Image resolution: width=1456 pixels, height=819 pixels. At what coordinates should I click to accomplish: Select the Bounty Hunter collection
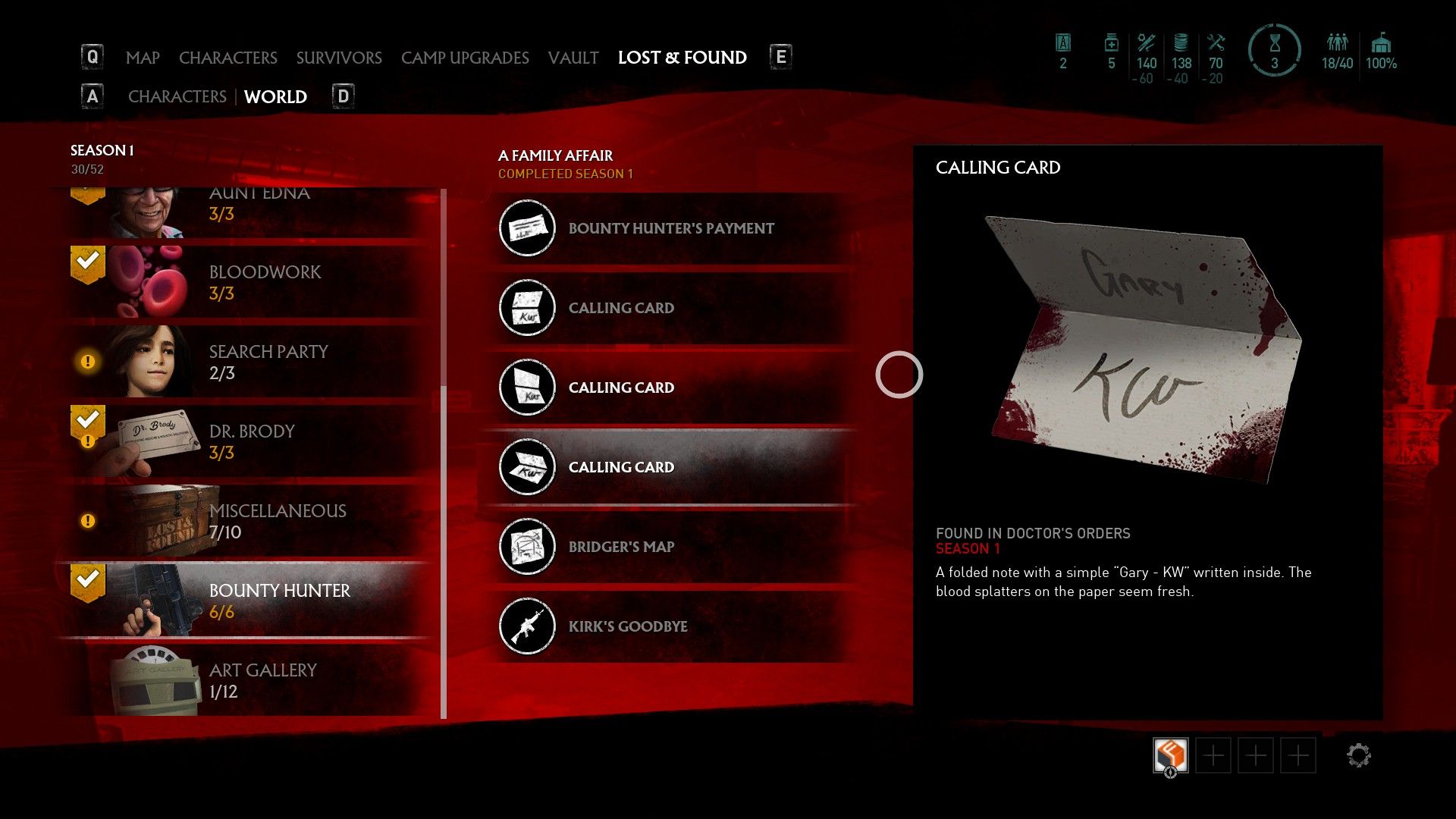pyautogui.click(x=250, y=601)
